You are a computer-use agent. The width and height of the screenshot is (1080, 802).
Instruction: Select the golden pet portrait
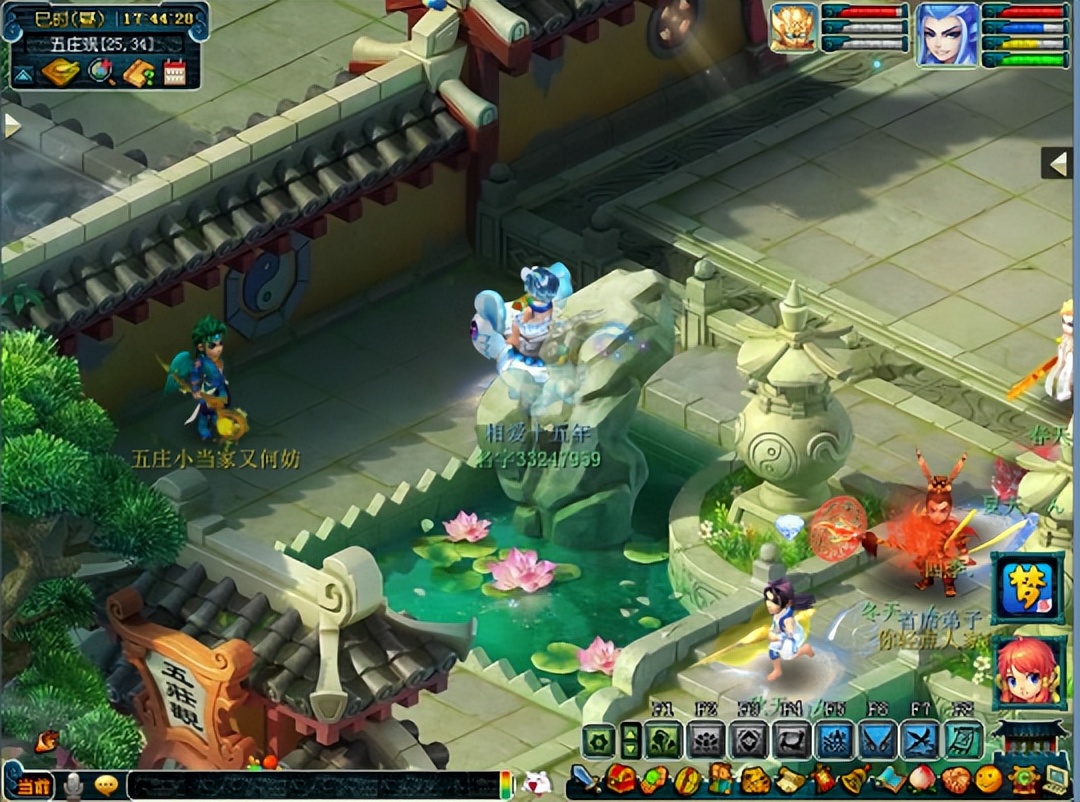[793, 28]
